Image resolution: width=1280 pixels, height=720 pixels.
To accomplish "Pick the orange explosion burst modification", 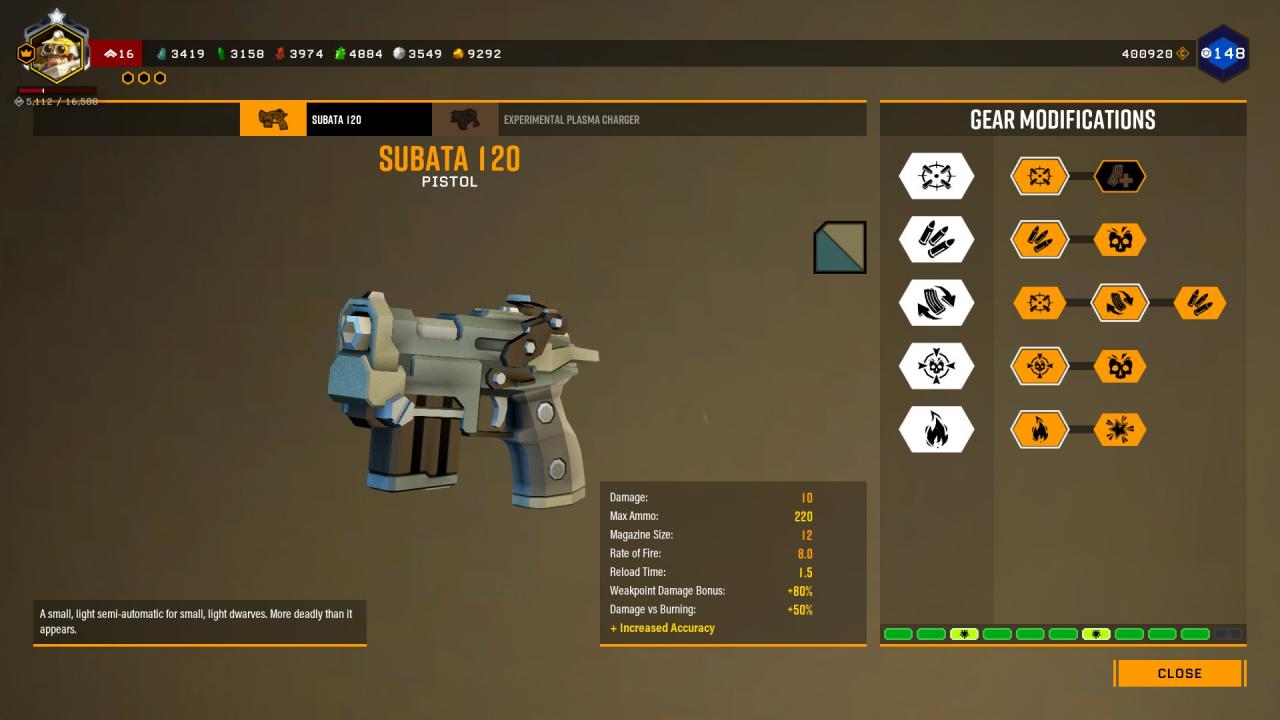I will [1119, 430].
